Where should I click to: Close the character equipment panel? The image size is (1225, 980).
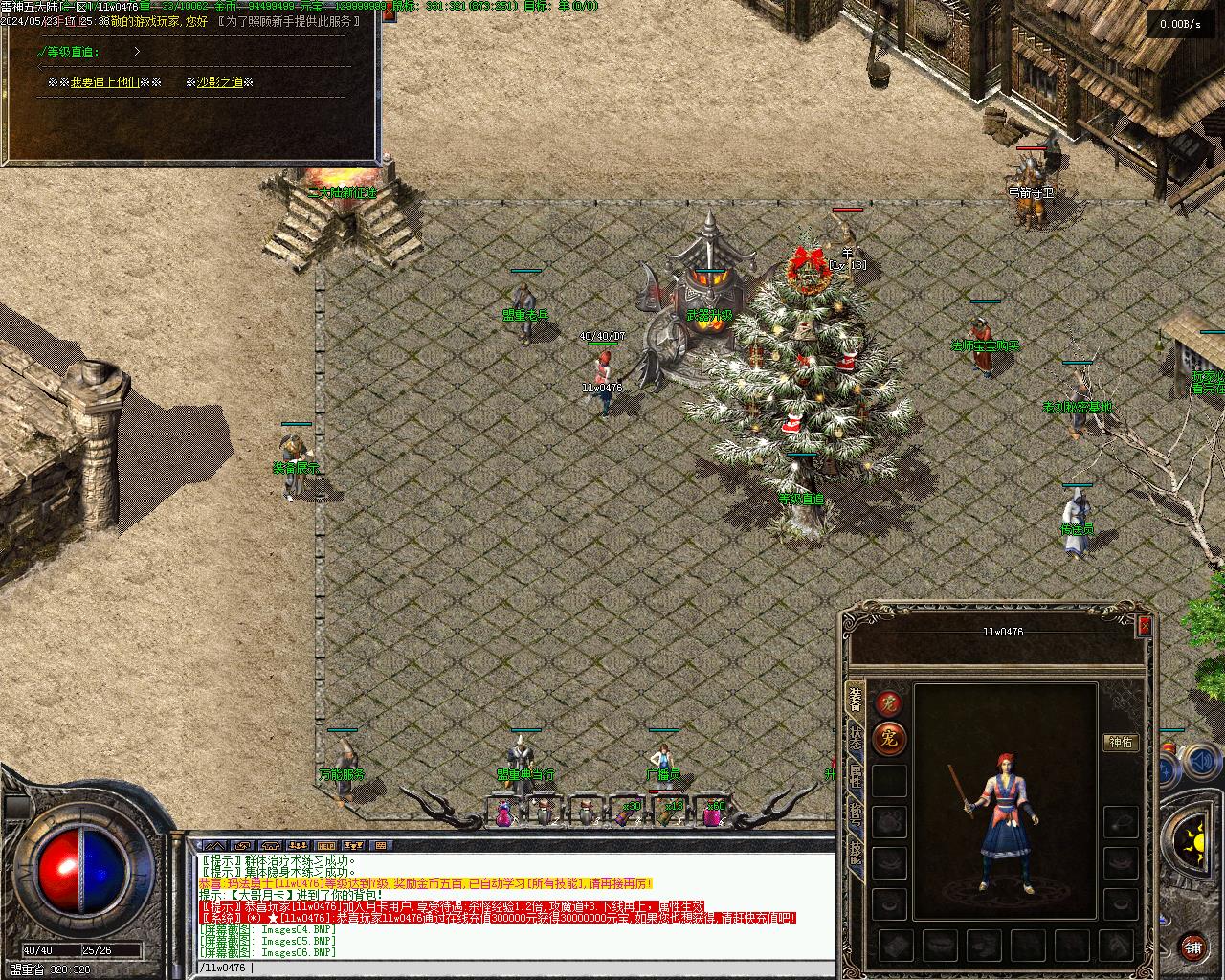1144,627
